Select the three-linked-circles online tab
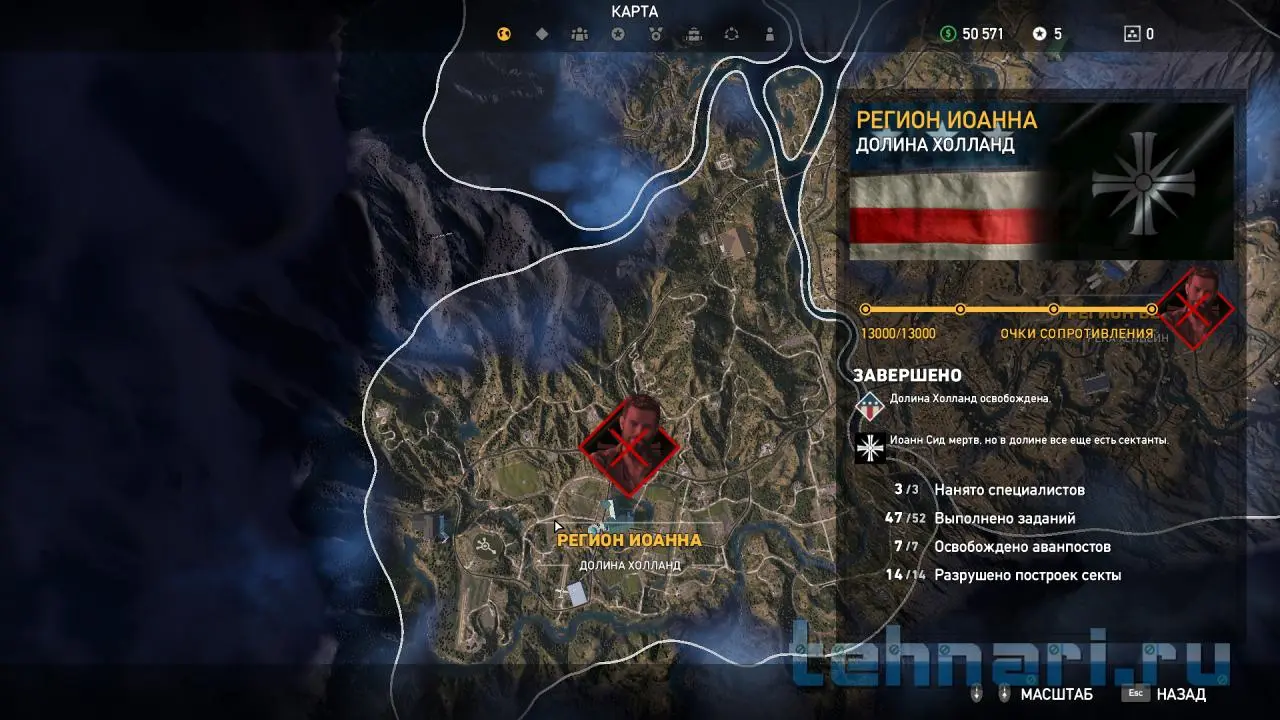This screenshot has height=720, width=1280. (x=731, y=34)
